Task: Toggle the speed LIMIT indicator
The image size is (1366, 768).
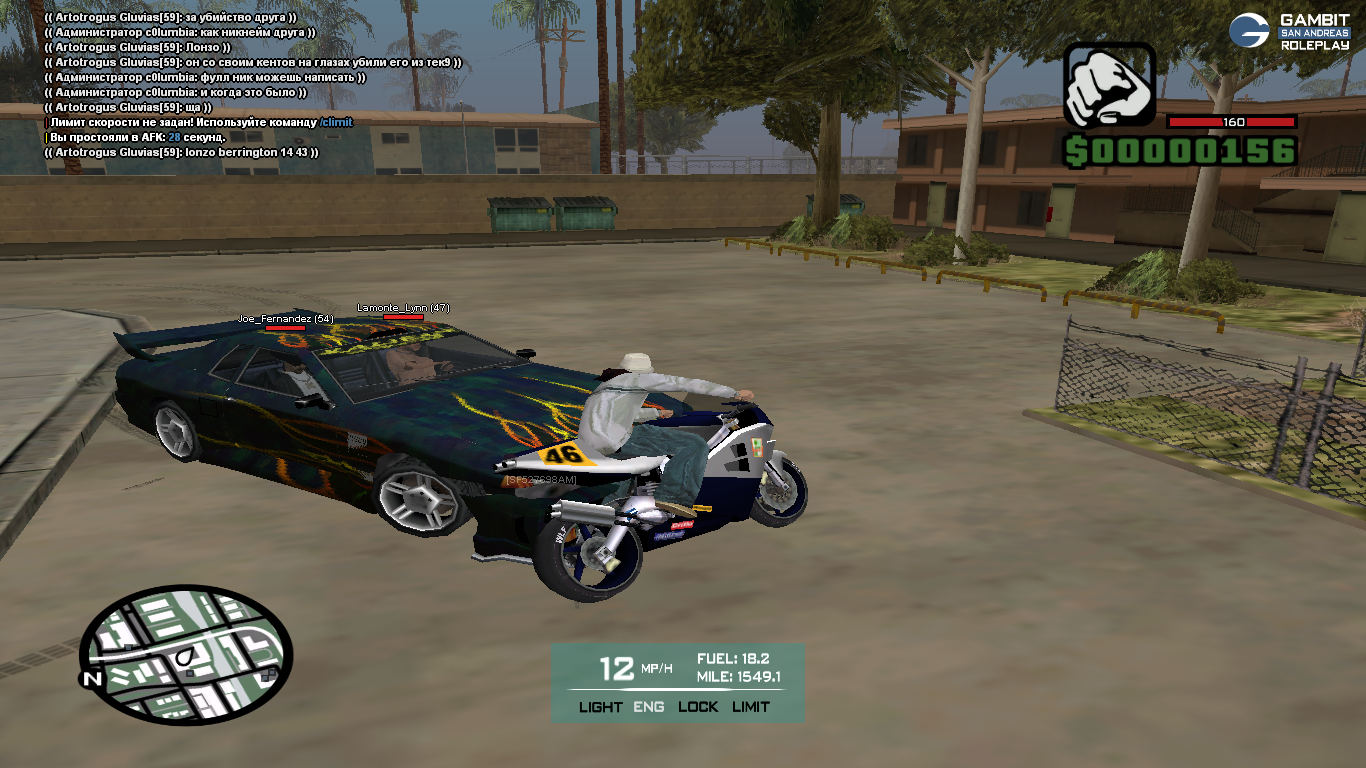Action: pyautogui.click(x=750, y=707)
